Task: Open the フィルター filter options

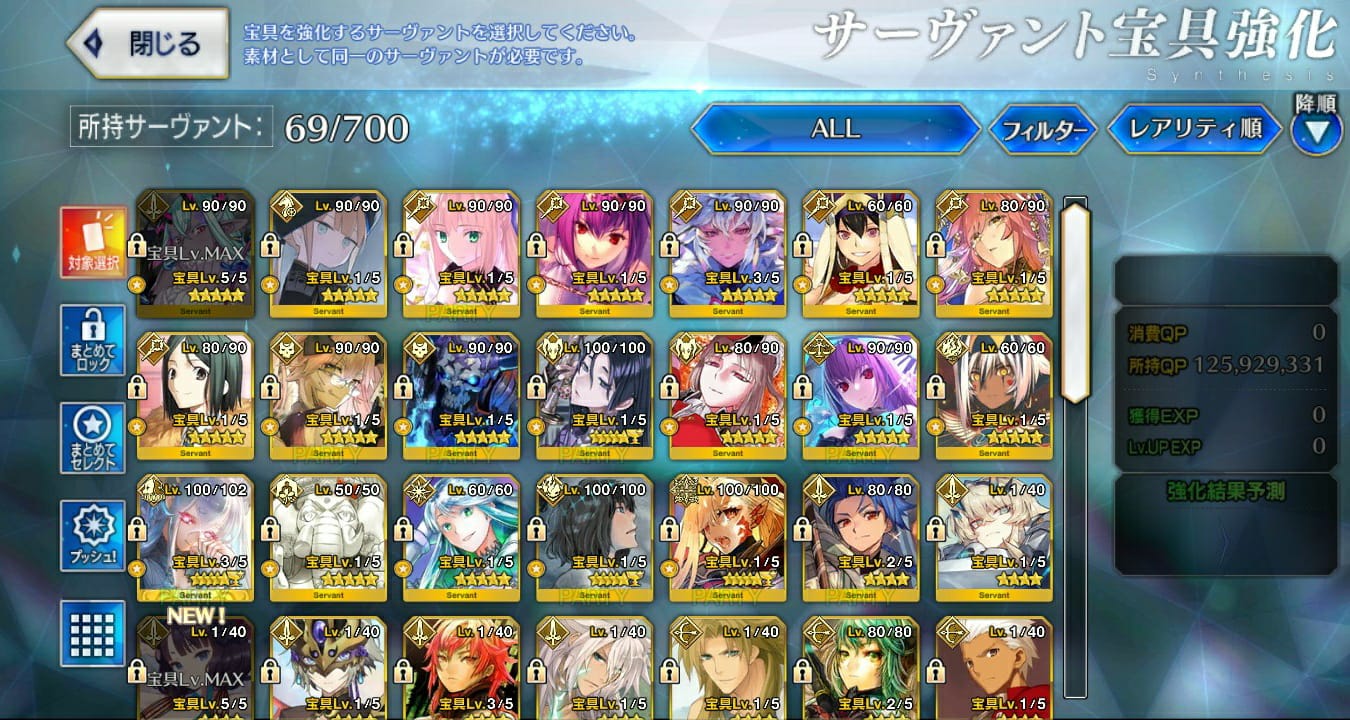Action: point(1044,128)
